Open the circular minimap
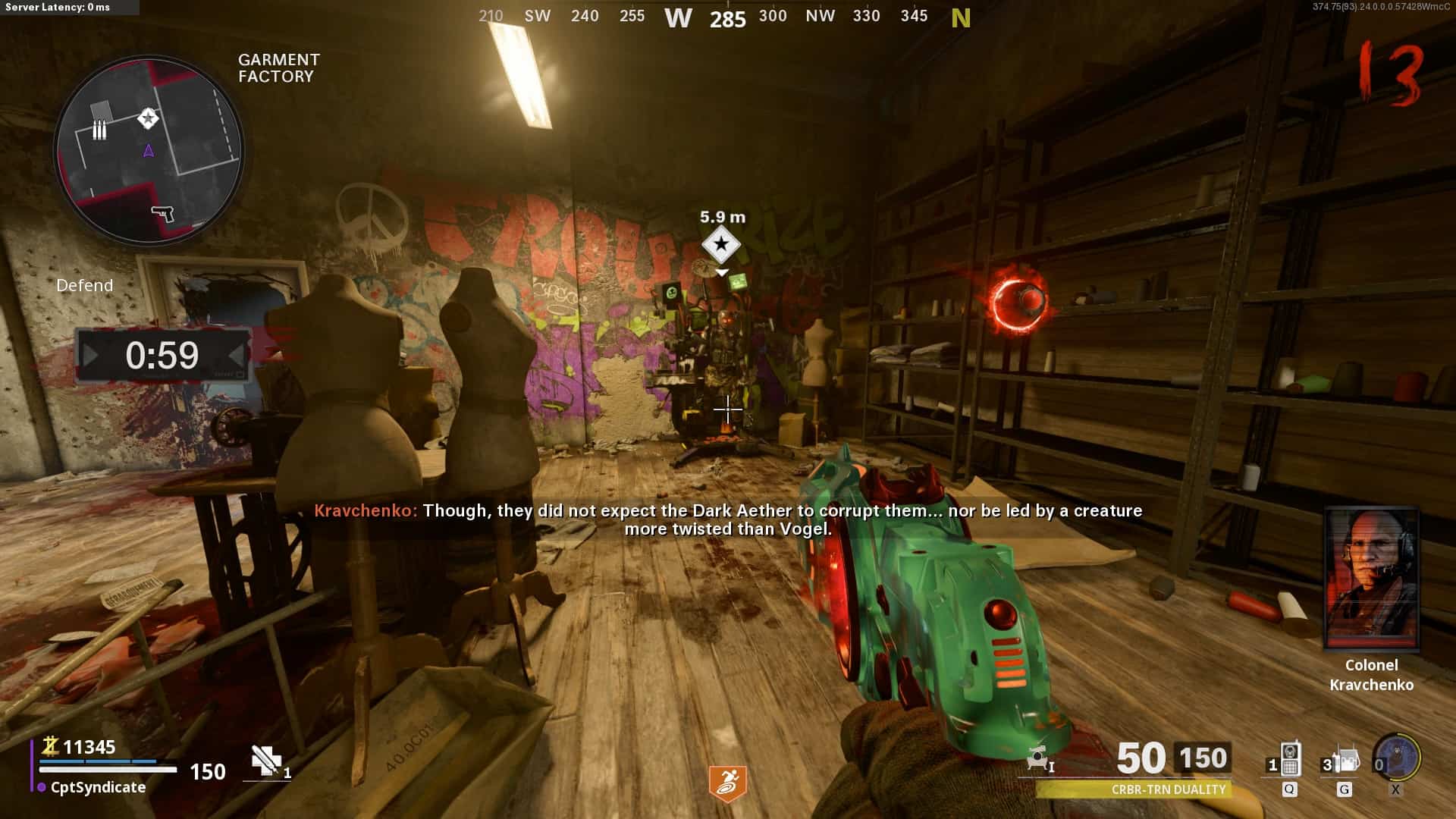This screenshot has height=819, width=1456. click(149, 151)
